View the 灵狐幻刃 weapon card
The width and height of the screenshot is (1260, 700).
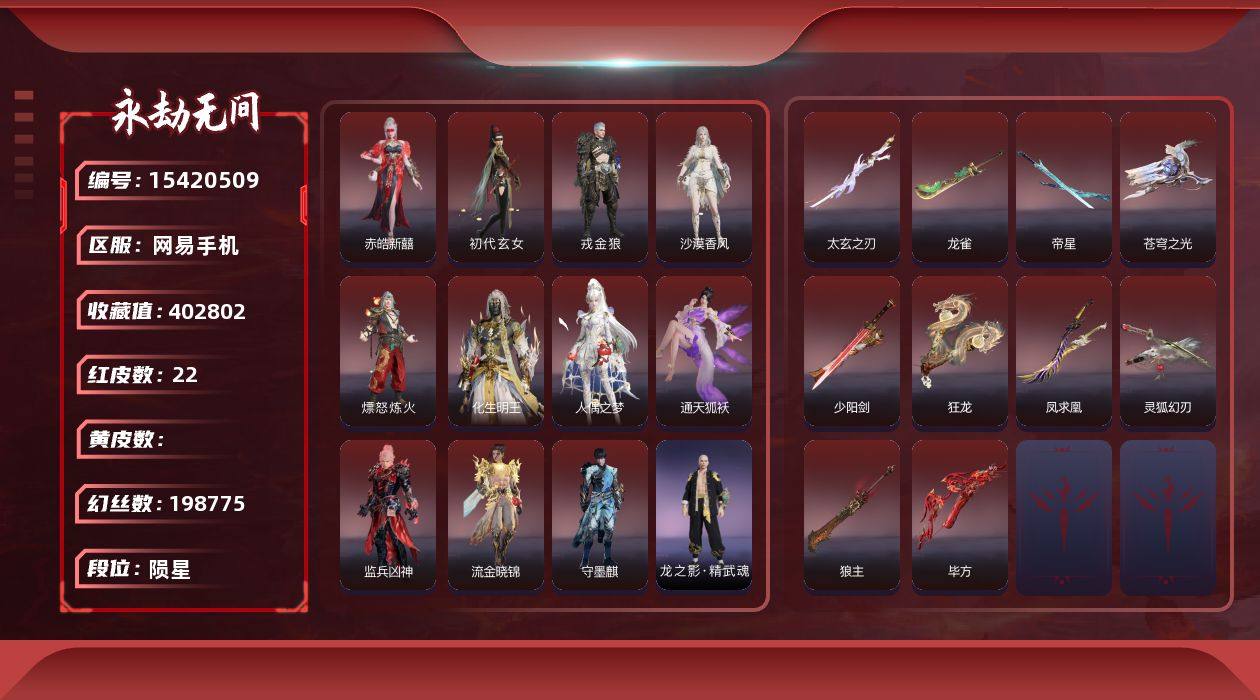pyautogui.click(x=1168, y=351)
